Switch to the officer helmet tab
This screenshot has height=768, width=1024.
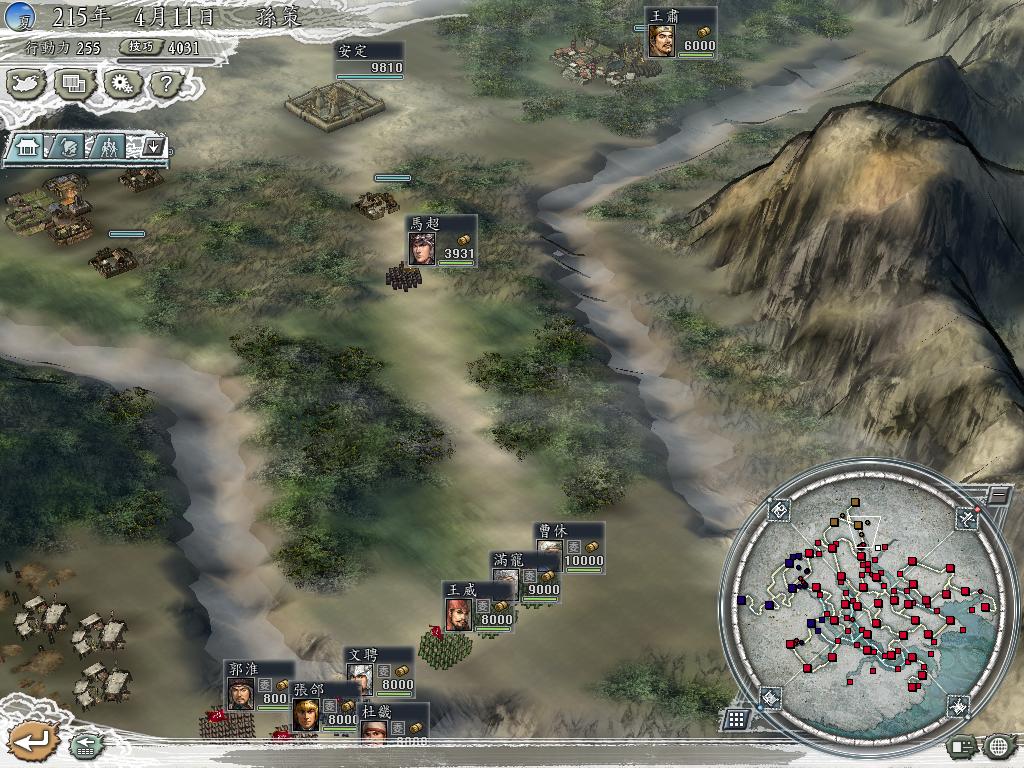point(67,147)
